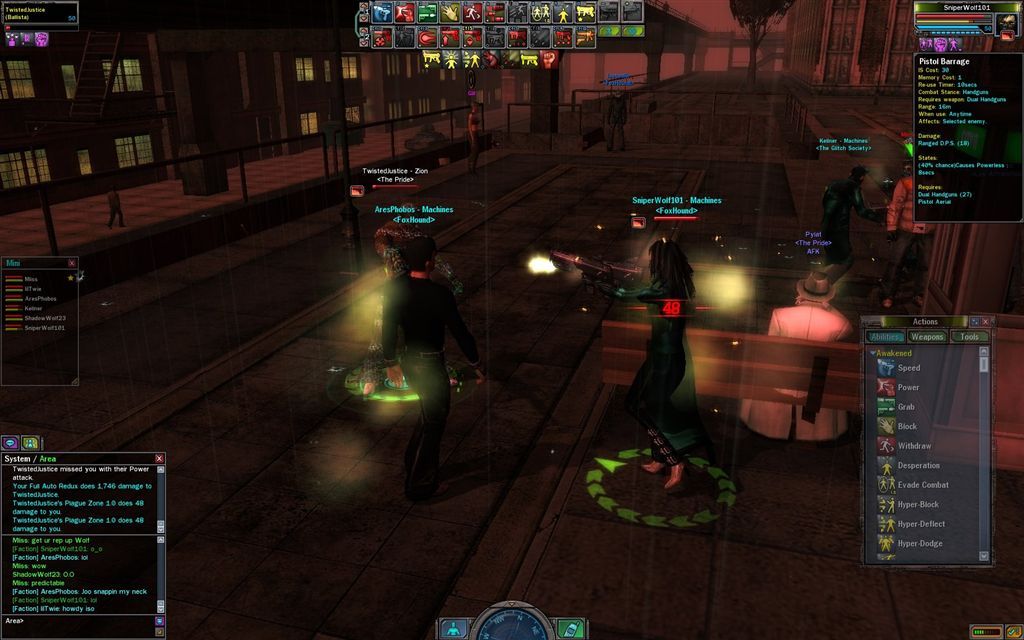Activate the green Grab hotbar icon
Image resolution: width=1024 pixels, height=640 pixels.
pyautogui.click(x=427, y=12)
